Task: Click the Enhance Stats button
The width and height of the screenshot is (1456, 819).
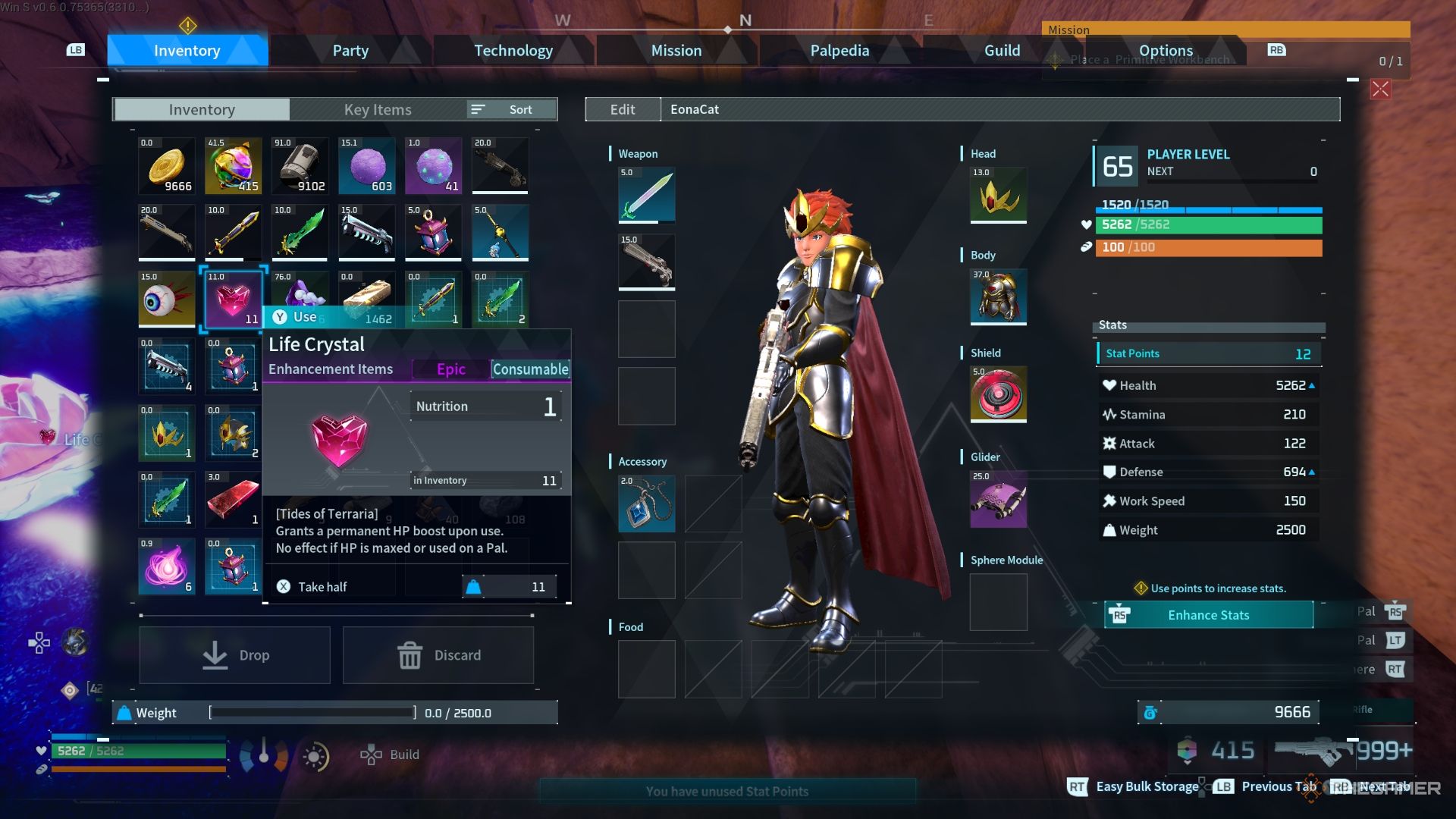Action: (x=1208, y=615)
